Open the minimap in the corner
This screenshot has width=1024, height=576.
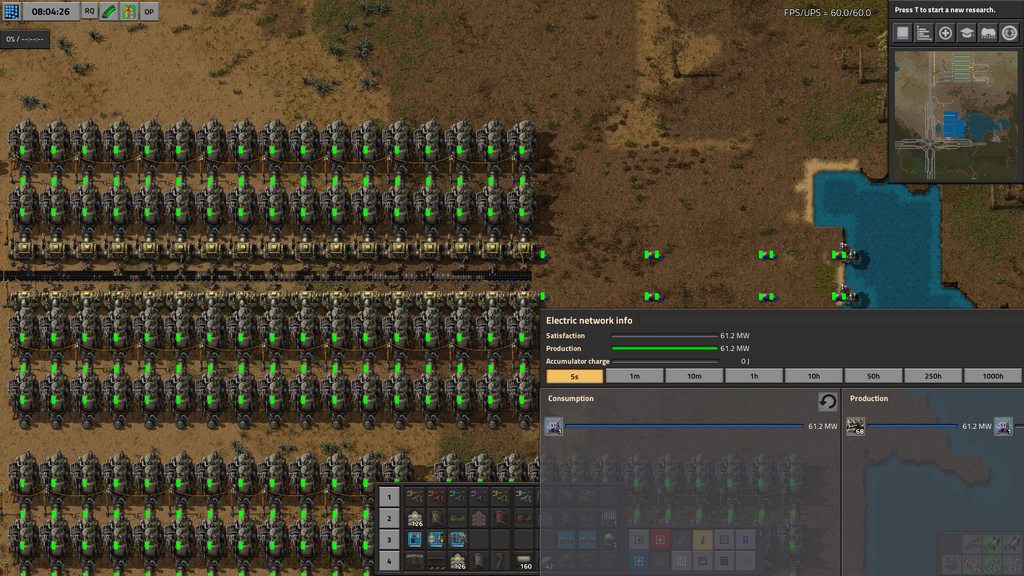(955, 115)
